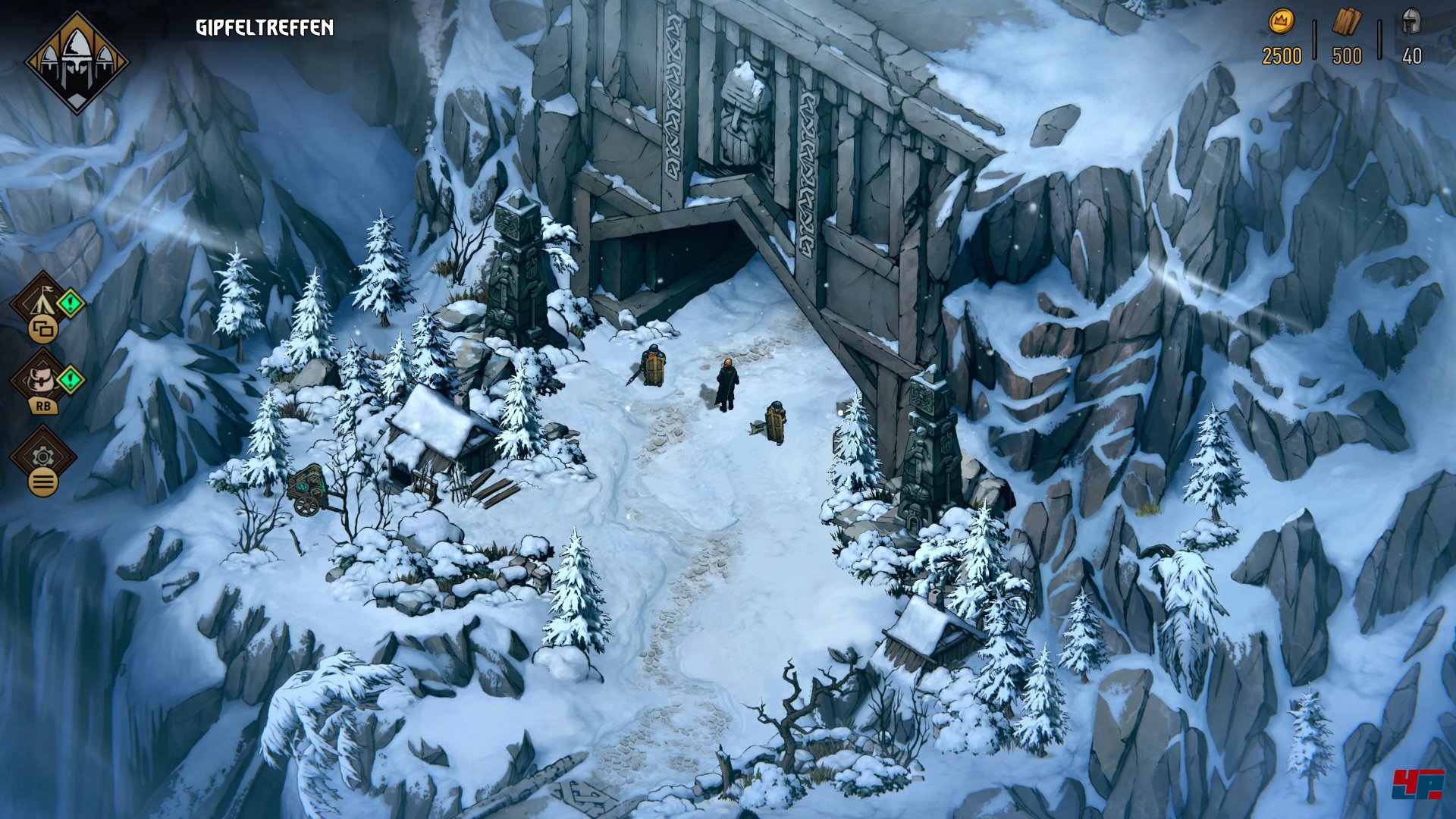The height and width of the screenshot is (819, 1456).
Task: Open the gear settings menu icon
Action: [42, 456]
